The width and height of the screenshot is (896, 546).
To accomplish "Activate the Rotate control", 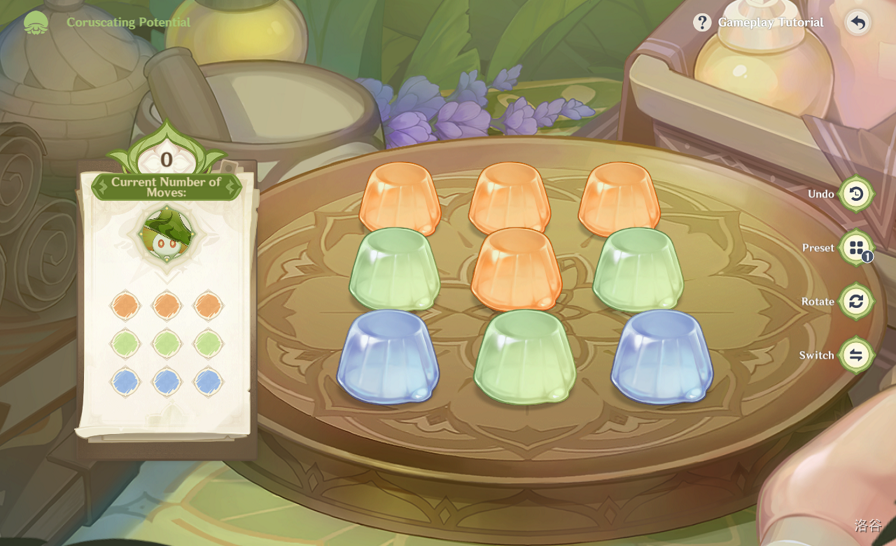I will [855, 301].
